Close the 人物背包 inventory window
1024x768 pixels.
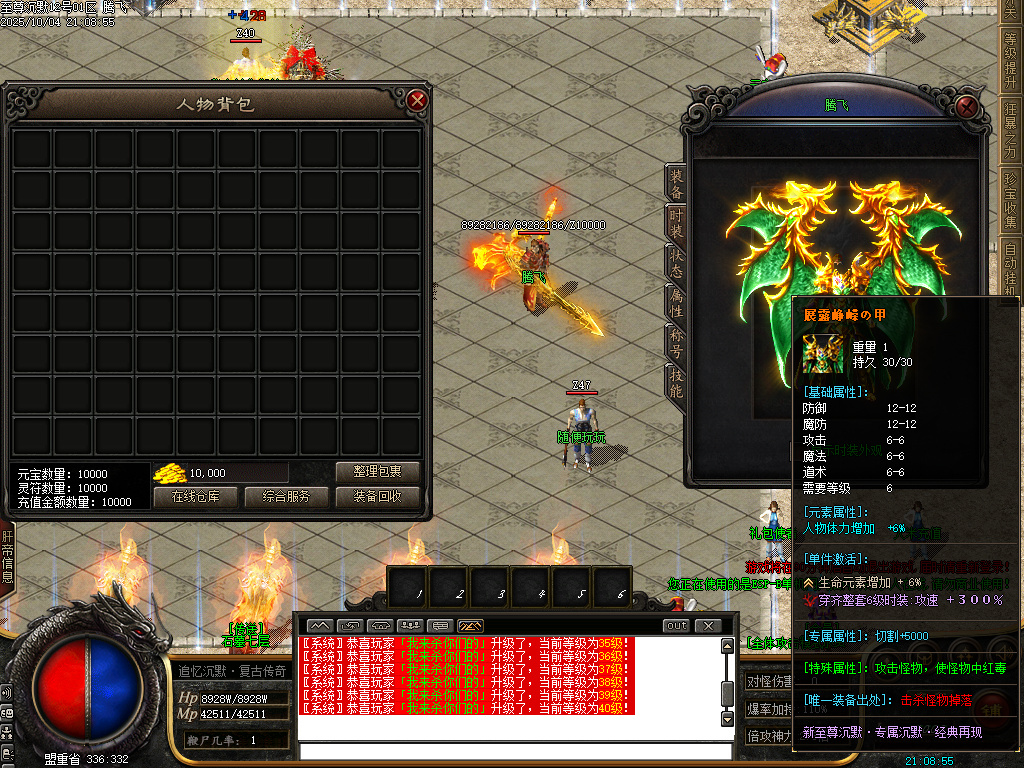coord(418,100)
